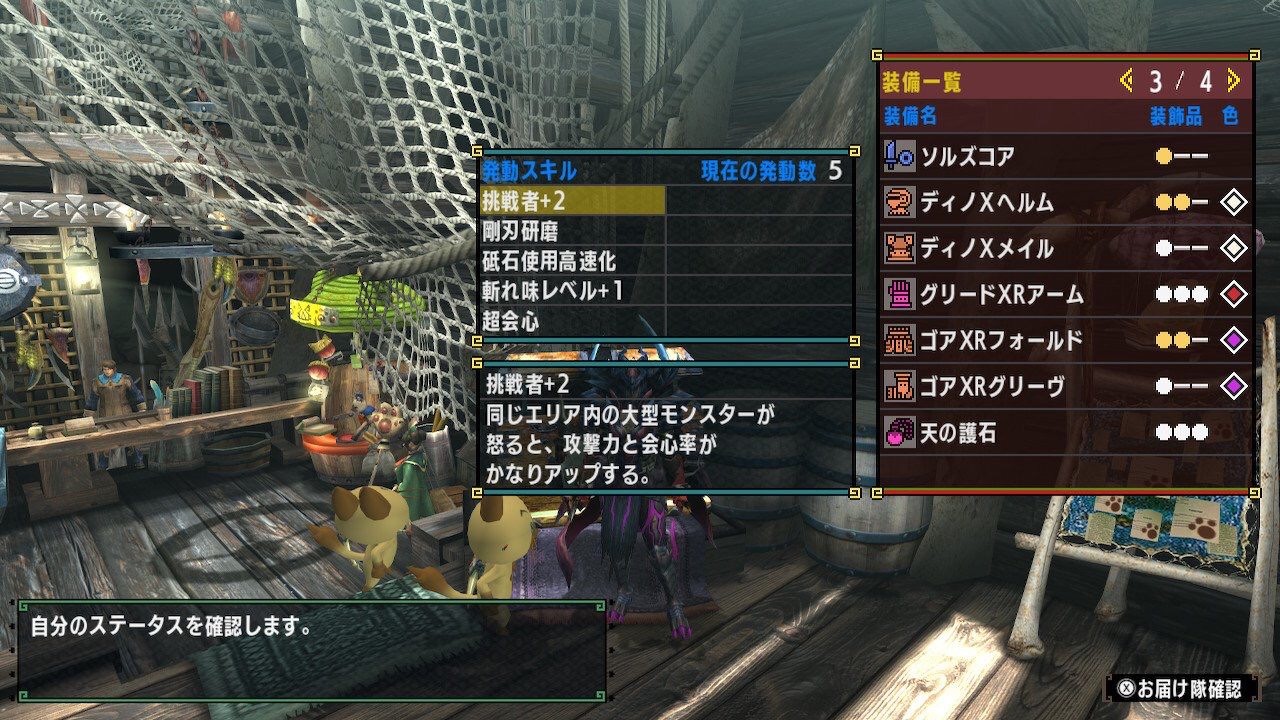1280x720 pixels.
Task: Select the ディノXメイル chest armor row
Action: tap(1065, 248)
